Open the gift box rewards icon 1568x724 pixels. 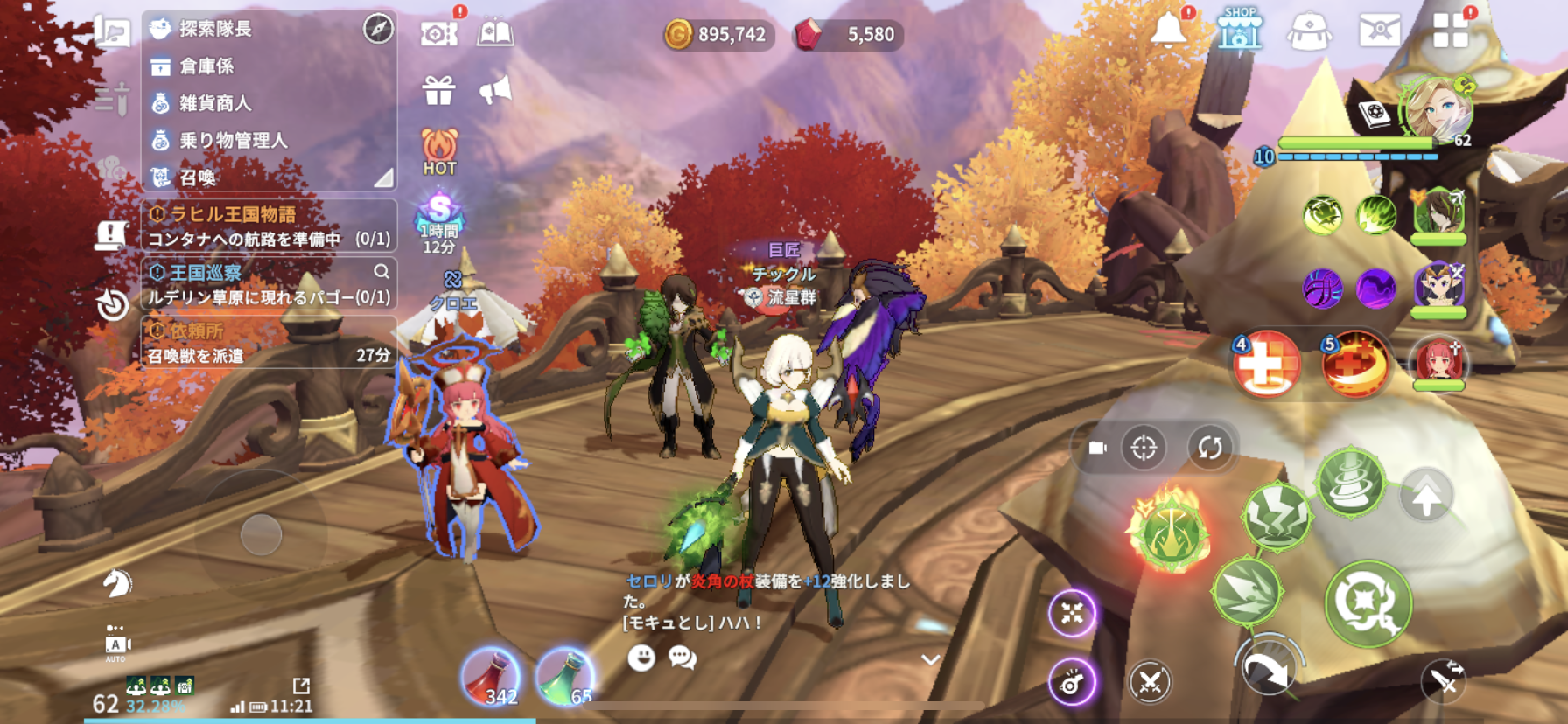point(438,90)
